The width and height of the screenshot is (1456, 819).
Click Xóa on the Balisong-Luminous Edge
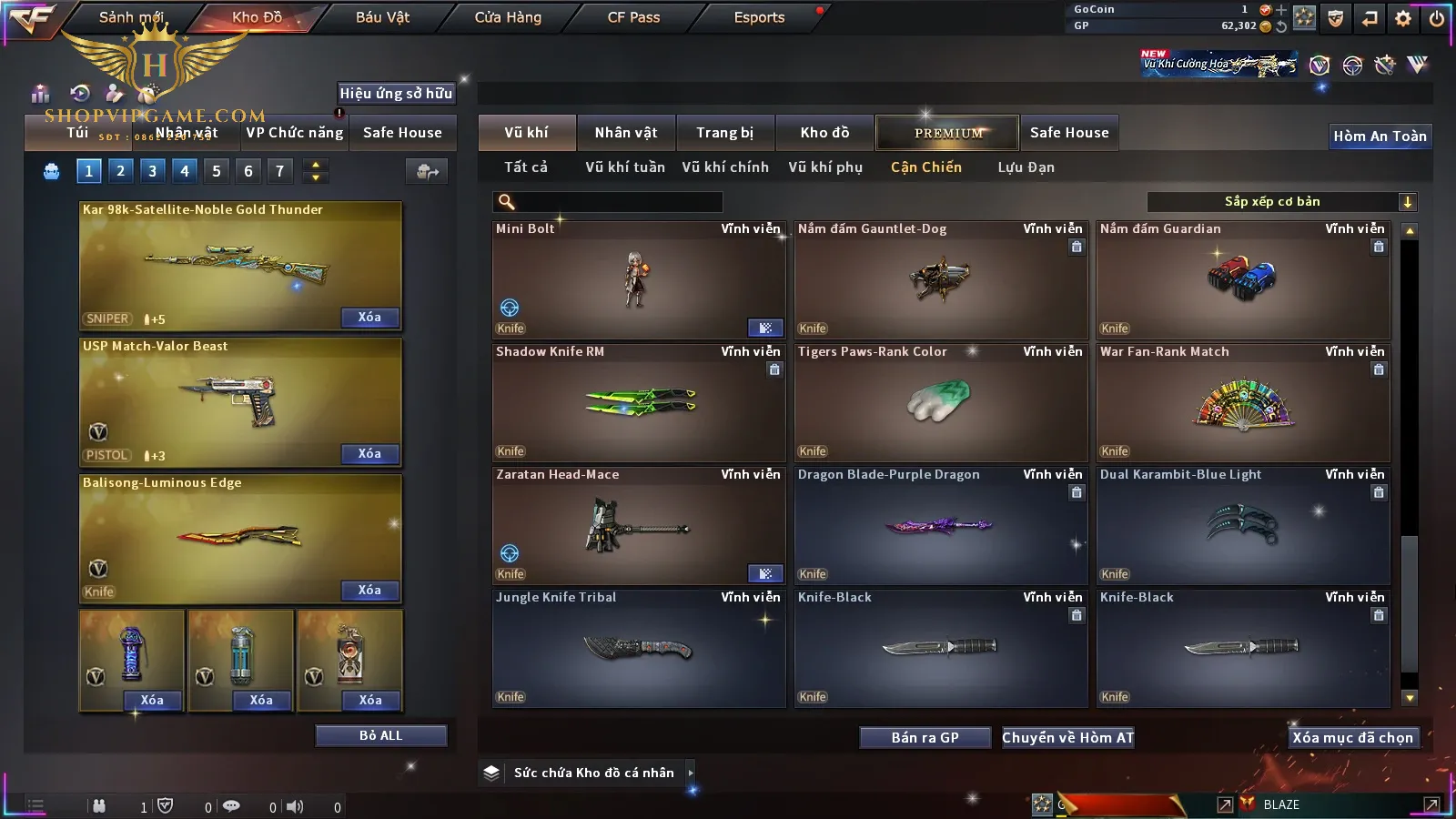369,591
